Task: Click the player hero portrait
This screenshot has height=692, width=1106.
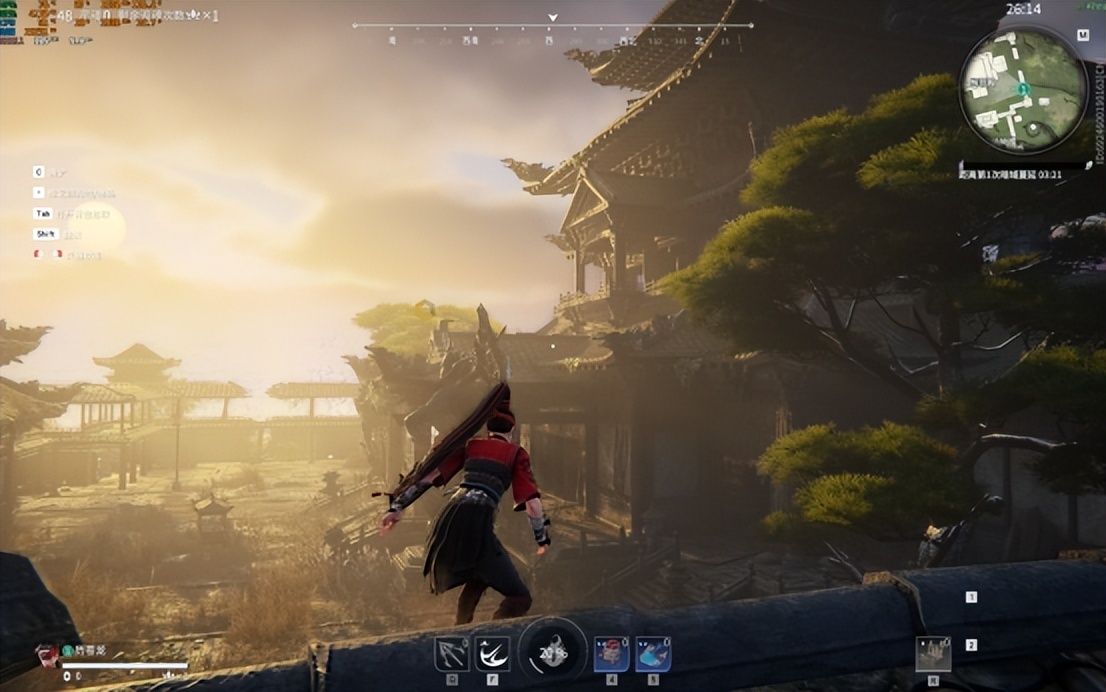Action: coord(47,655)
